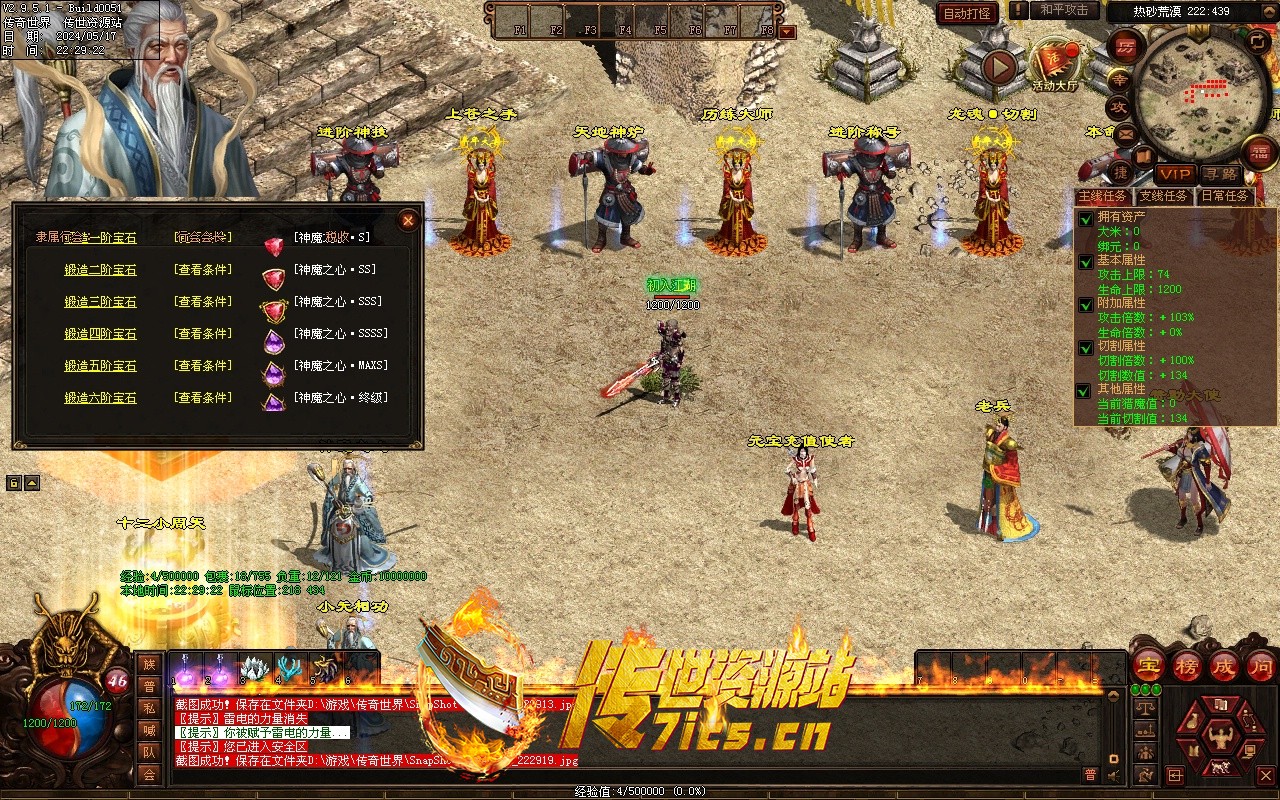The image size is (1280, 800).
Task: Open the VIP panel
Action: pyautogui.click(x=1175, y=174)
